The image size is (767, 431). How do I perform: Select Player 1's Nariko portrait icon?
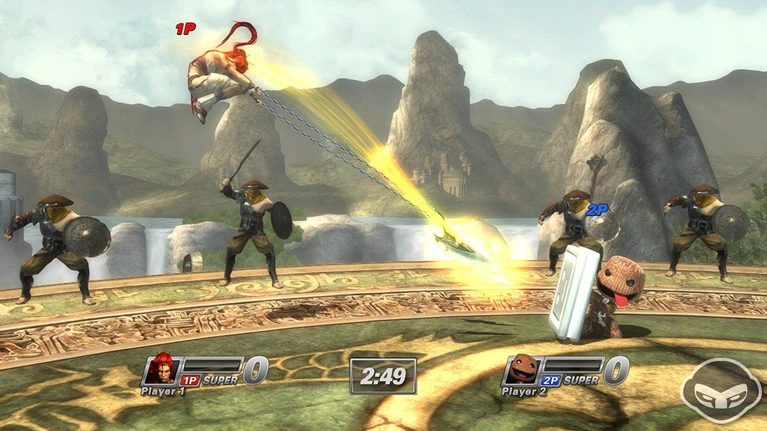(x=160, y=371)
